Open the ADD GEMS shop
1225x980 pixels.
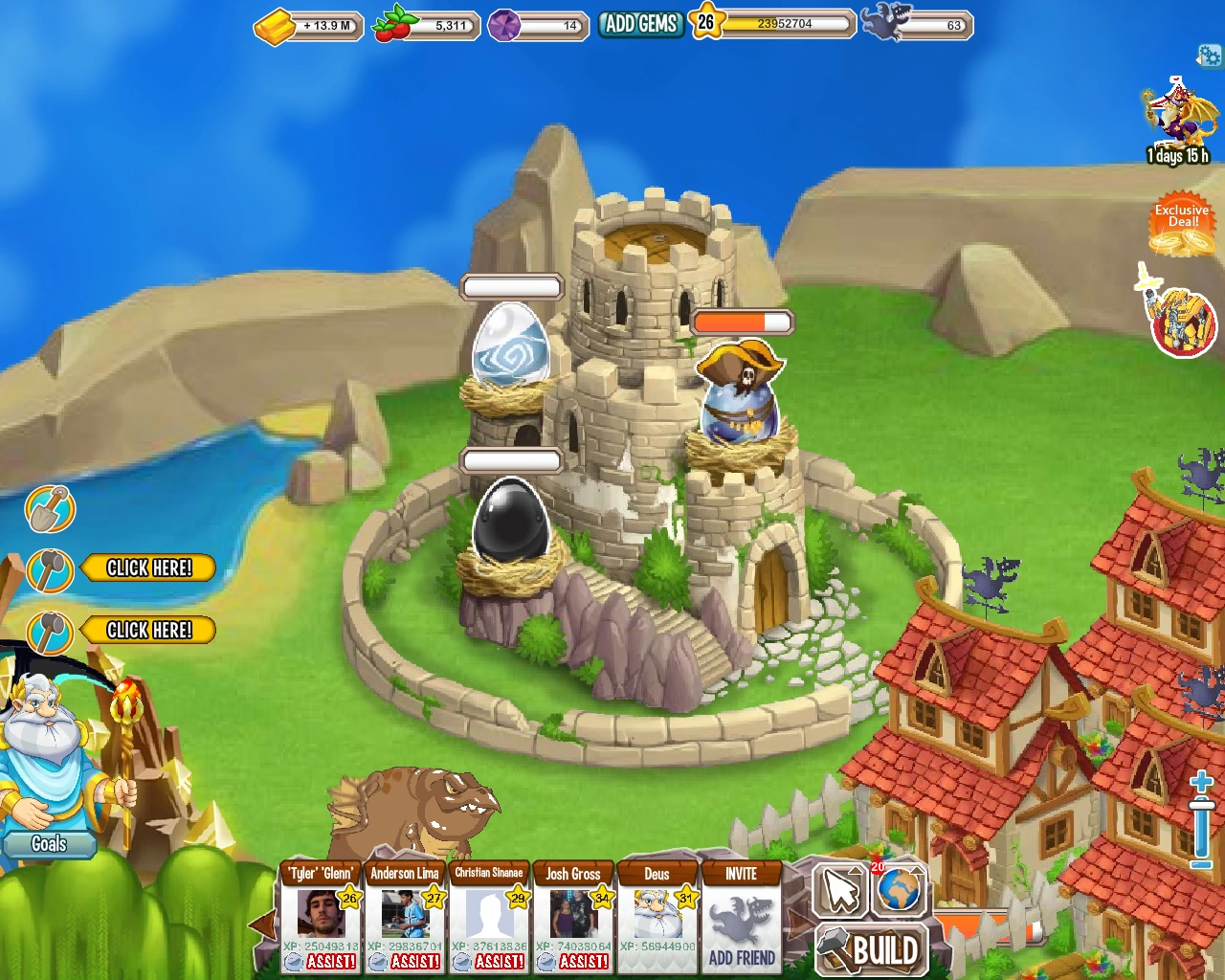click(x=641, y=24)
